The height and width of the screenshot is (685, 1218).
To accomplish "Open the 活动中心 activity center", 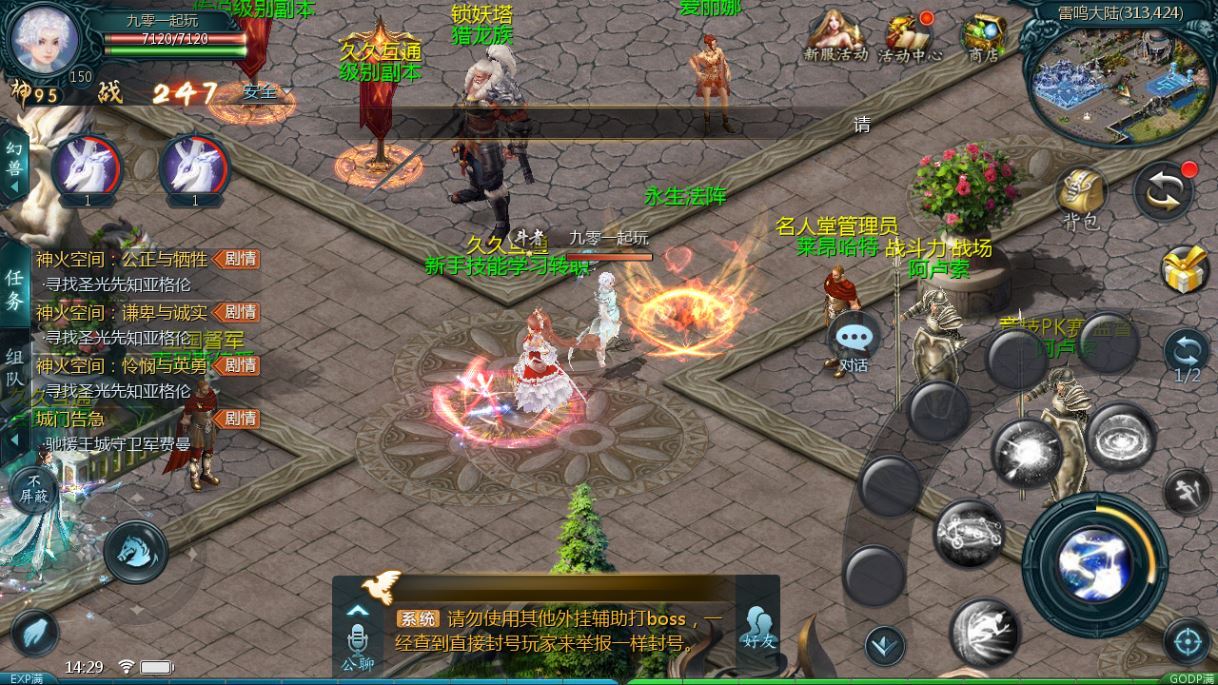I will pos(909,37).
